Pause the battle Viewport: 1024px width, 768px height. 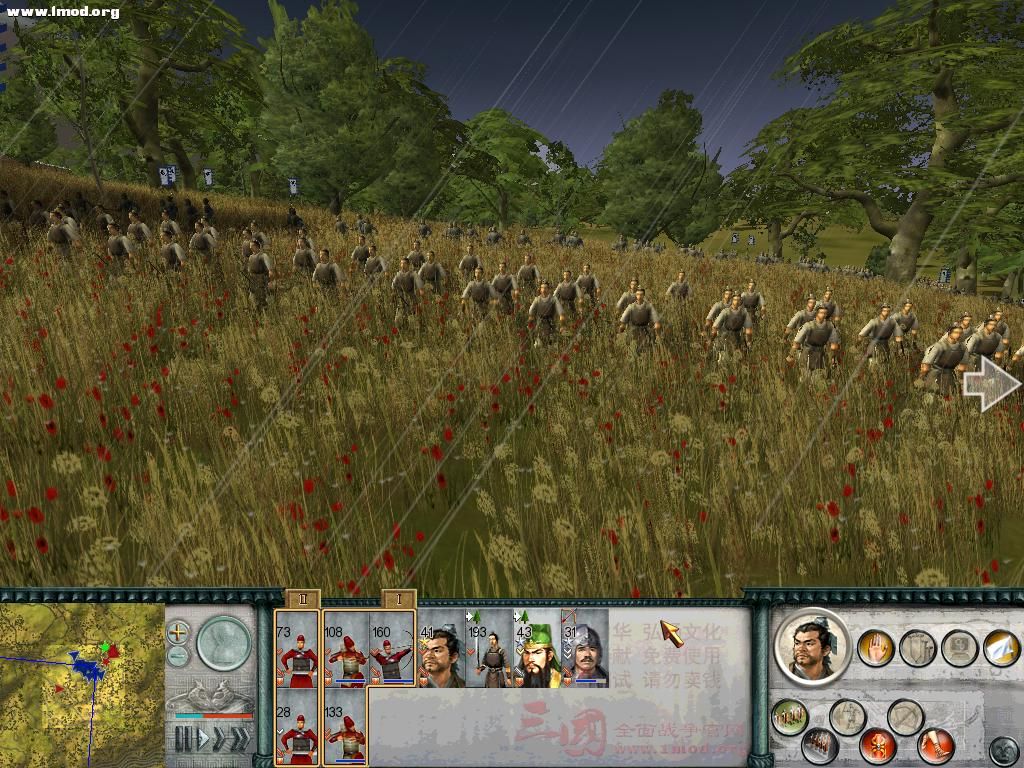[x=183, y=739]
